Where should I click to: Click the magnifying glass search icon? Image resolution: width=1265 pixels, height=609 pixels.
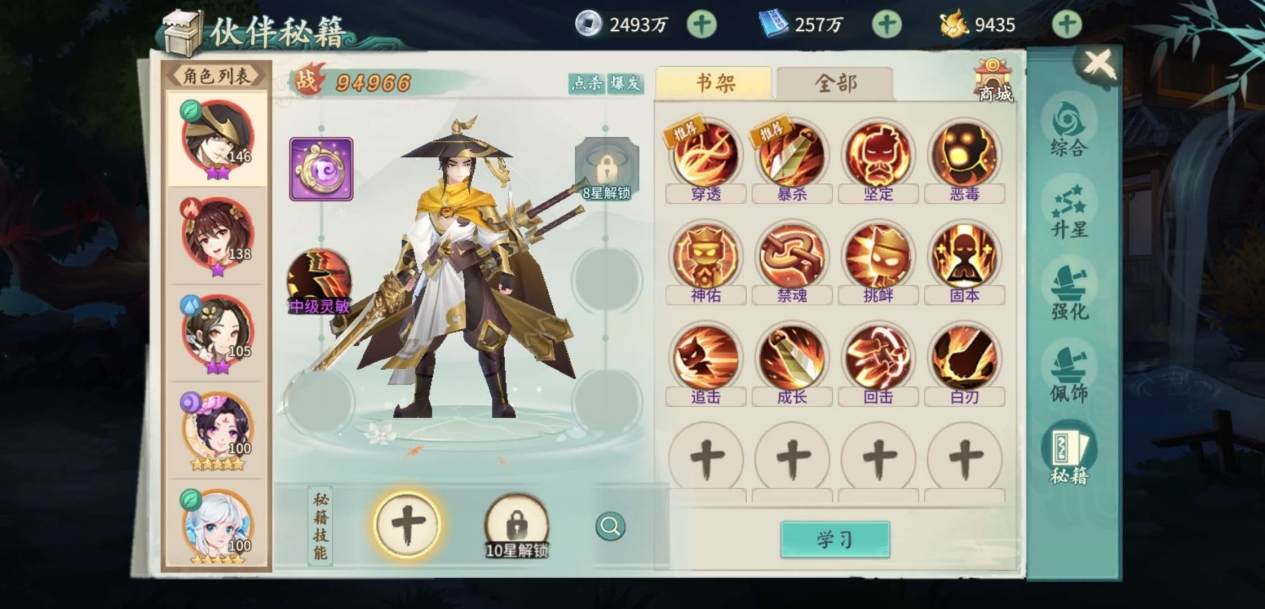(610, 526)
